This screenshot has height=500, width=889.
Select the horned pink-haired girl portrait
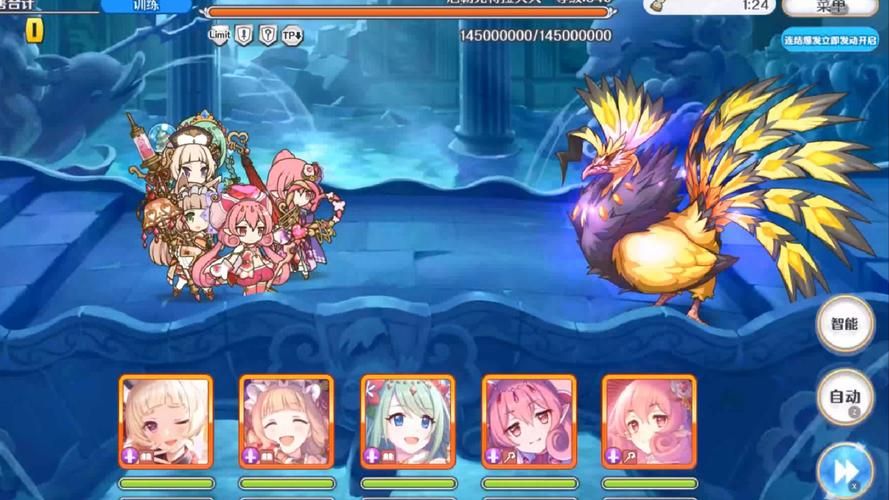point(528,421)
